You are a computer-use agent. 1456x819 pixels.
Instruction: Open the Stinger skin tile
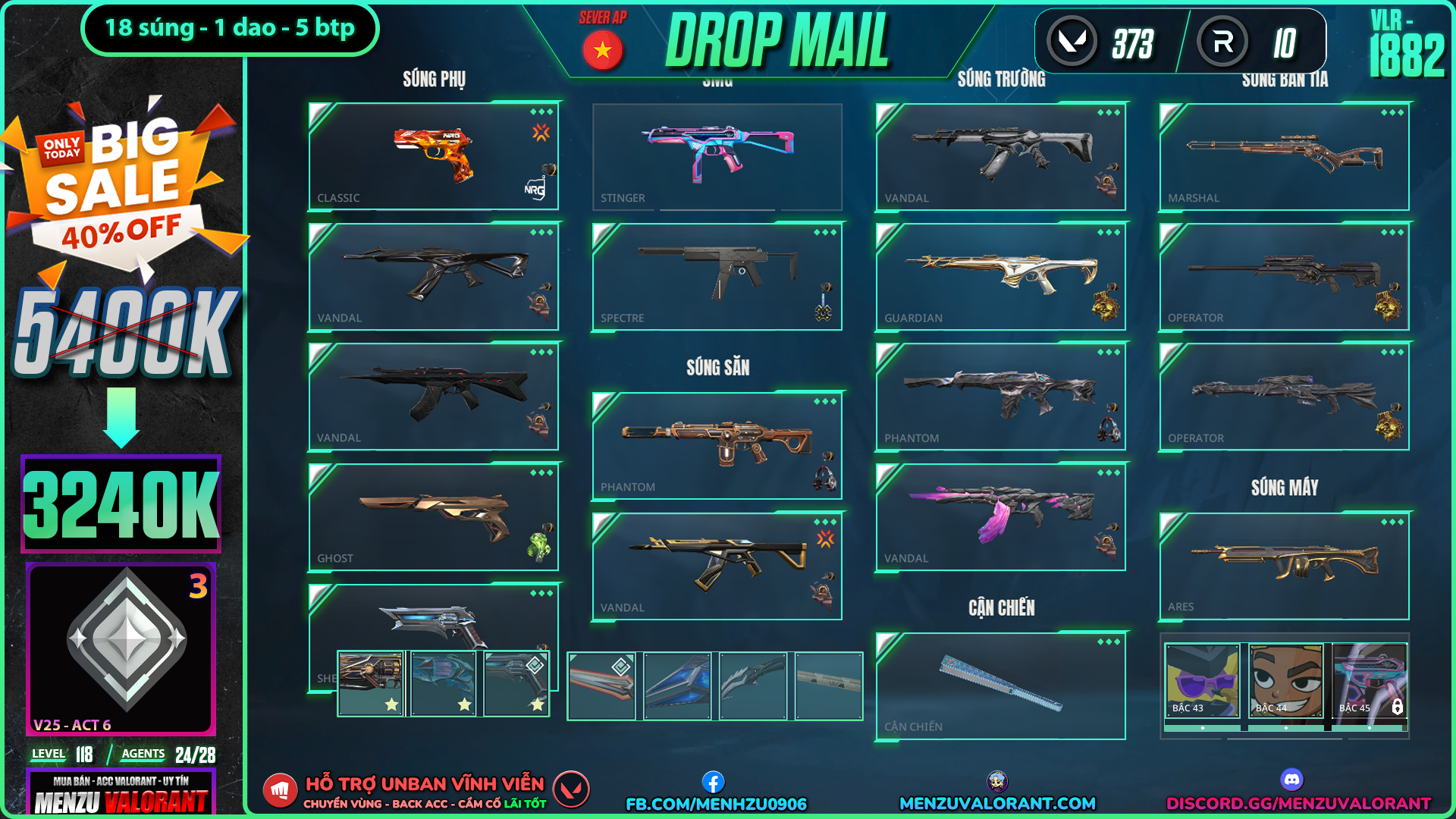pos(717,156)
